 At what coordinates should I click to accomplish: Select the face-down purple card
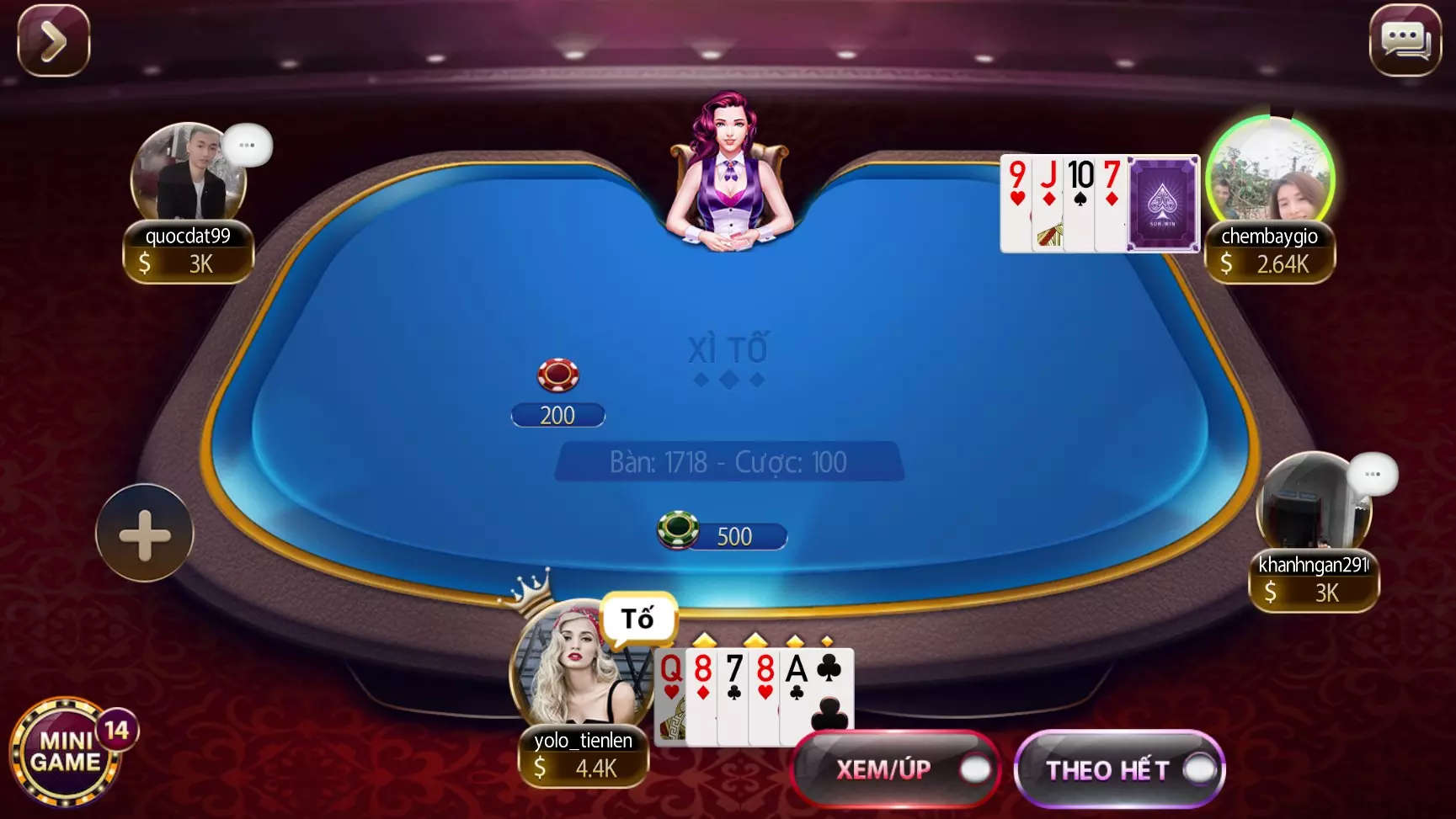click(x=1165, y=204)
